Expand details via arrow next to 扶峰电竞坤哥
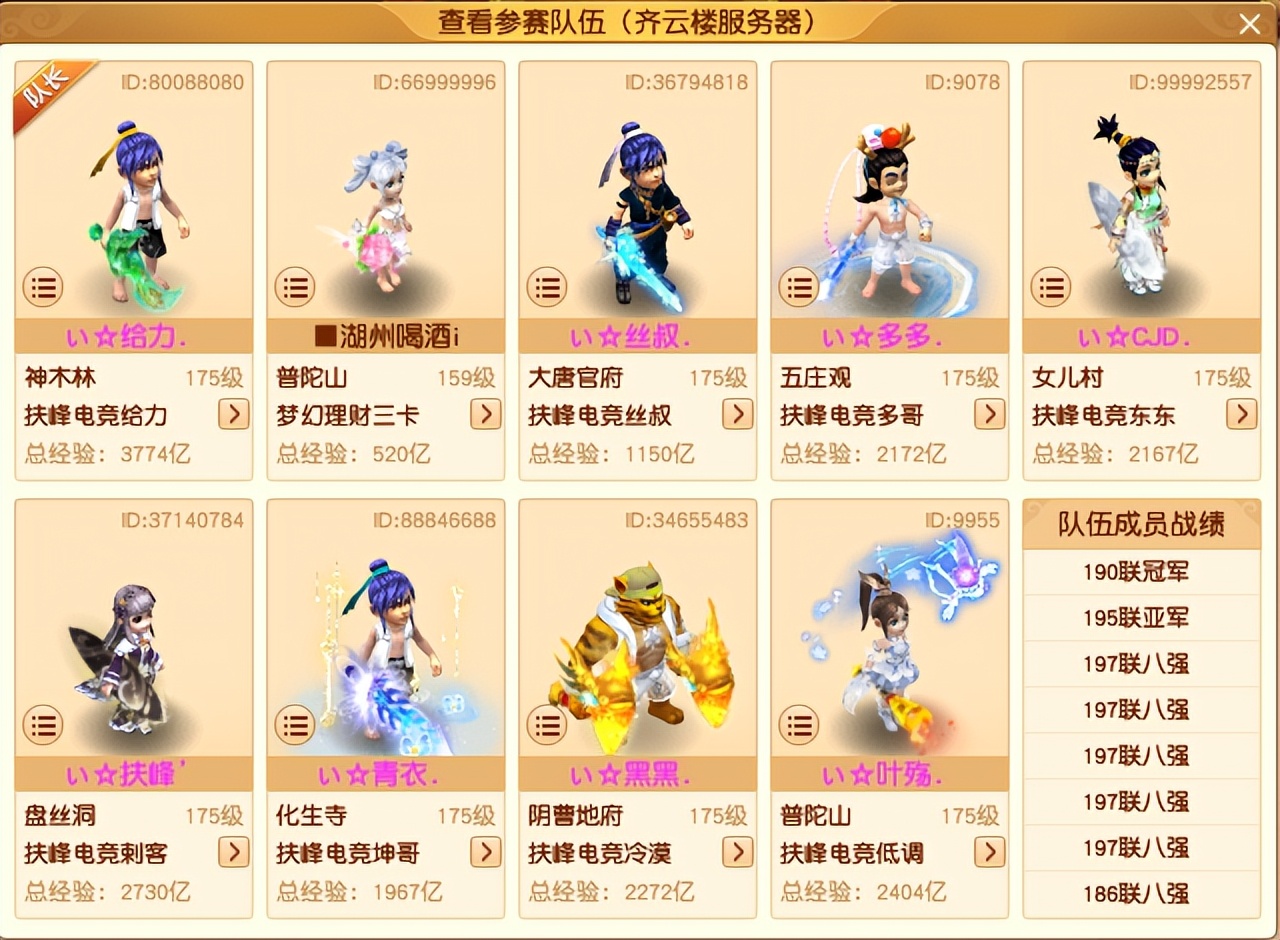This screenshot has height=940, width=1280. [484, 853]
